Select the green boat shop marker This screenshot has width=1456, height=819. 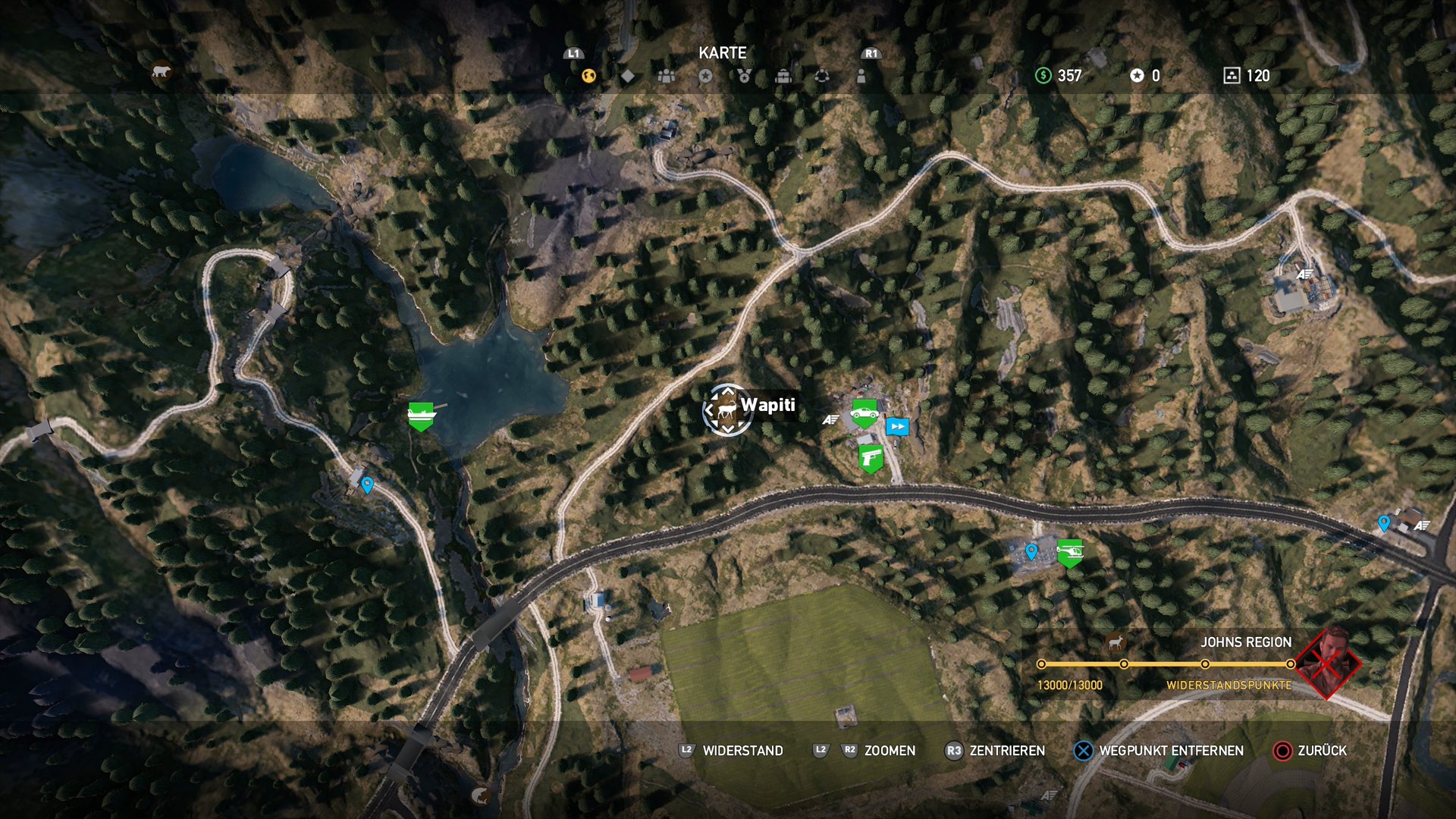421,415
